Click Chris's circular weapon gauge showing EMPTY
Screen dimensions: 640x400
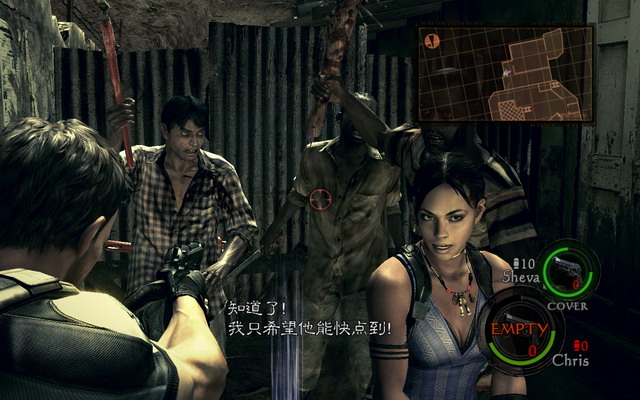click(519, 330)
